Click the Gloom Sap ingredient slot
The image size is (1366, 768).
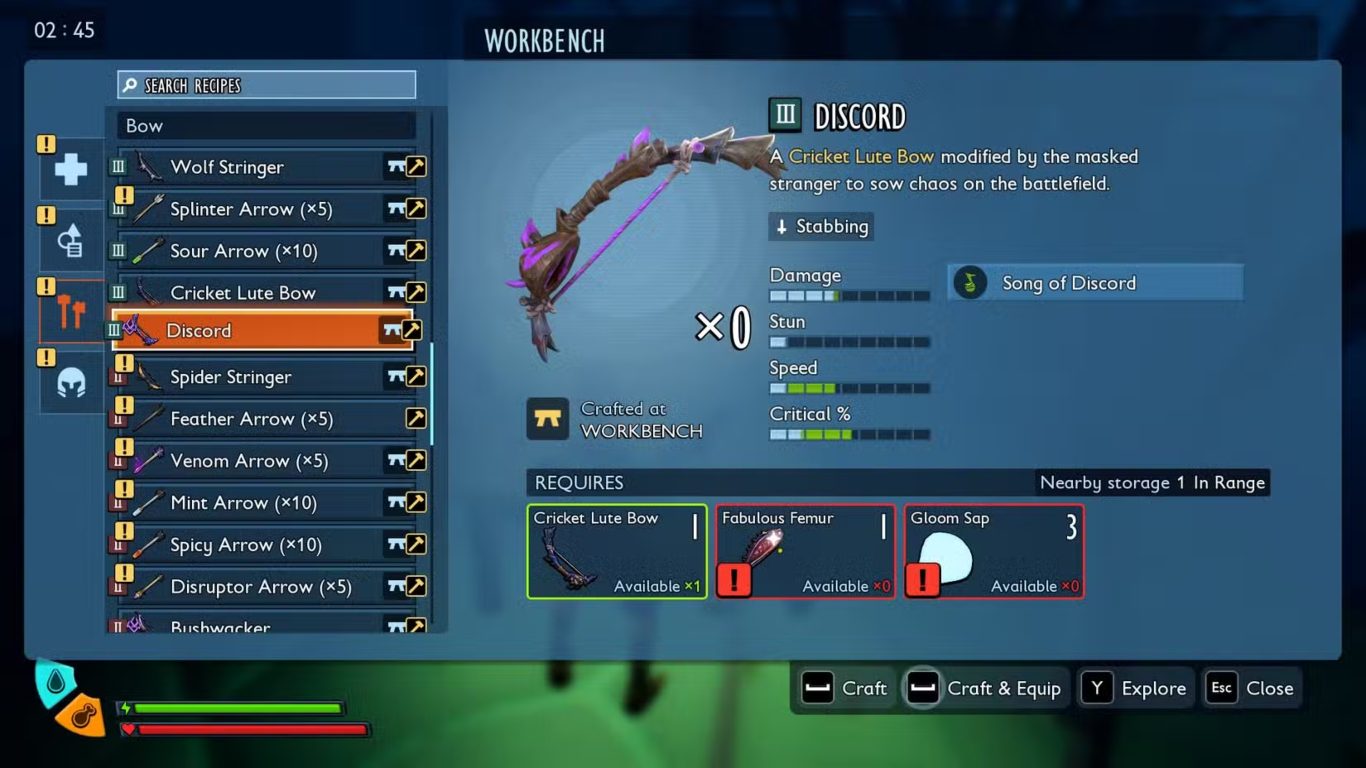pyautogui.click(x=994, y=552)
